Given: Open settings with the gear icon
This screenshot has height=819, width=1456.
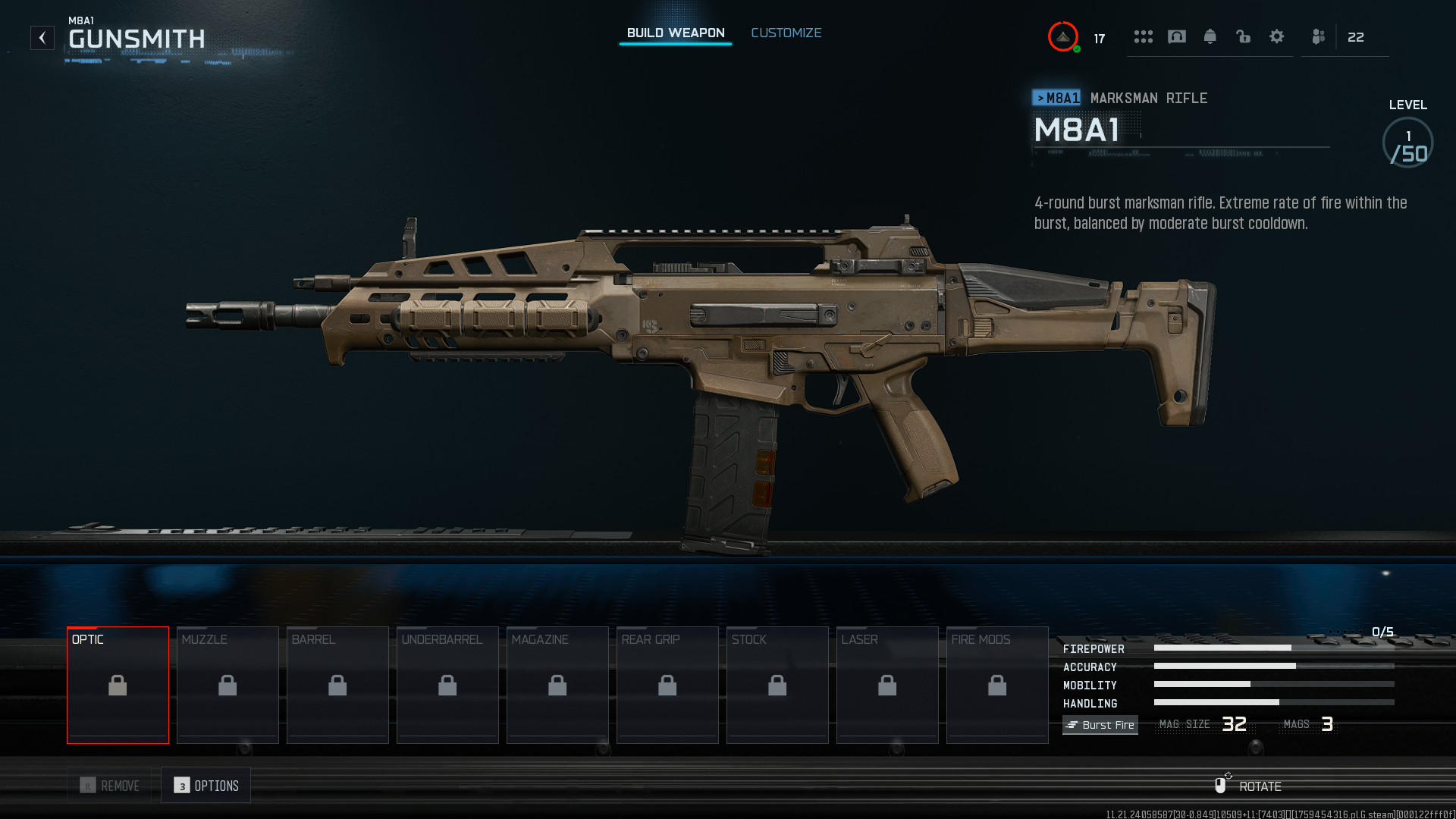Looking at the screenshot, I should (x=1276, y=36).
